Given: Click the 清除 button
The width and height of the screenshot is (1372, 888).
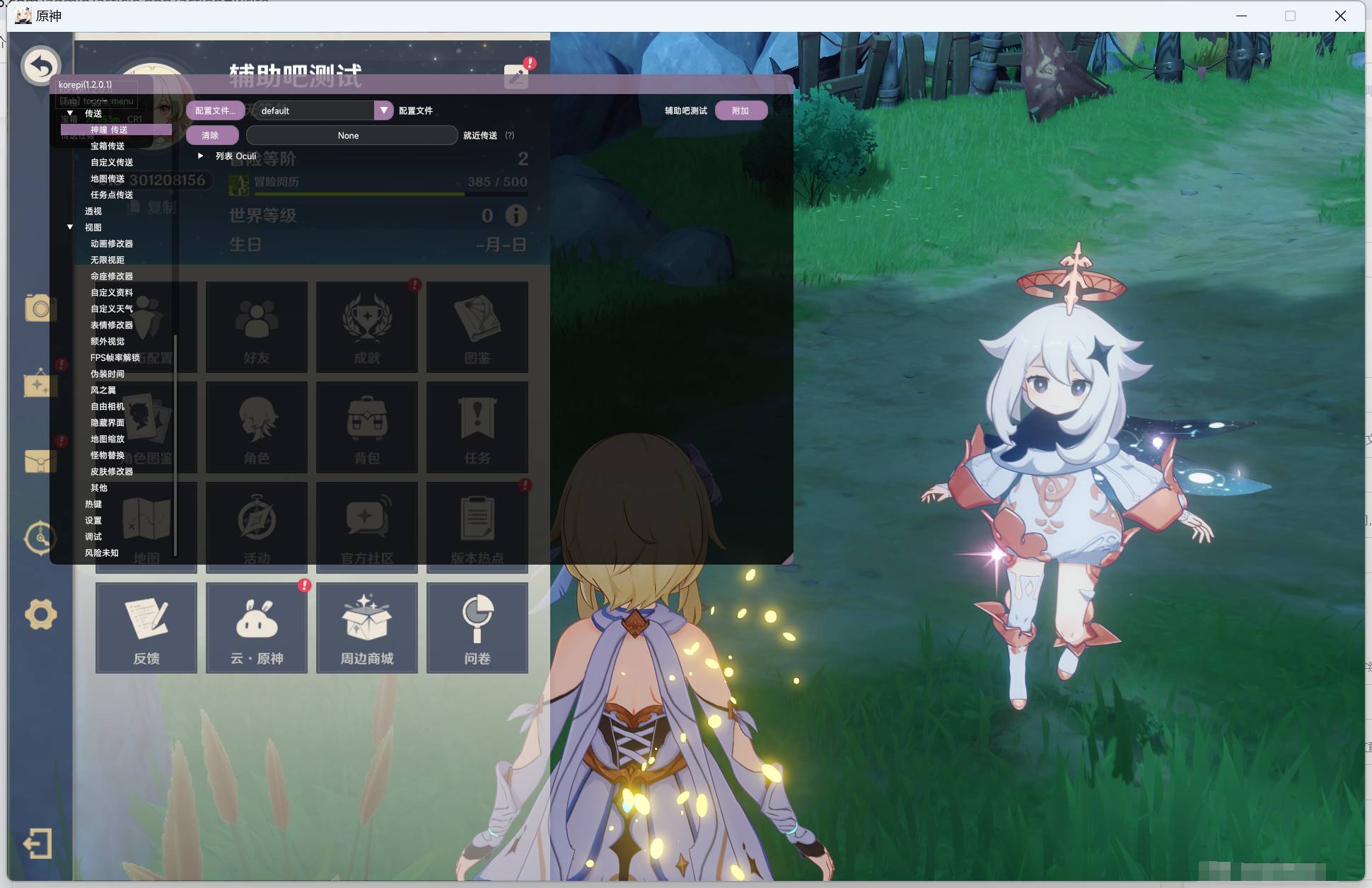Looking at the screenshot, I should [211, 134].
